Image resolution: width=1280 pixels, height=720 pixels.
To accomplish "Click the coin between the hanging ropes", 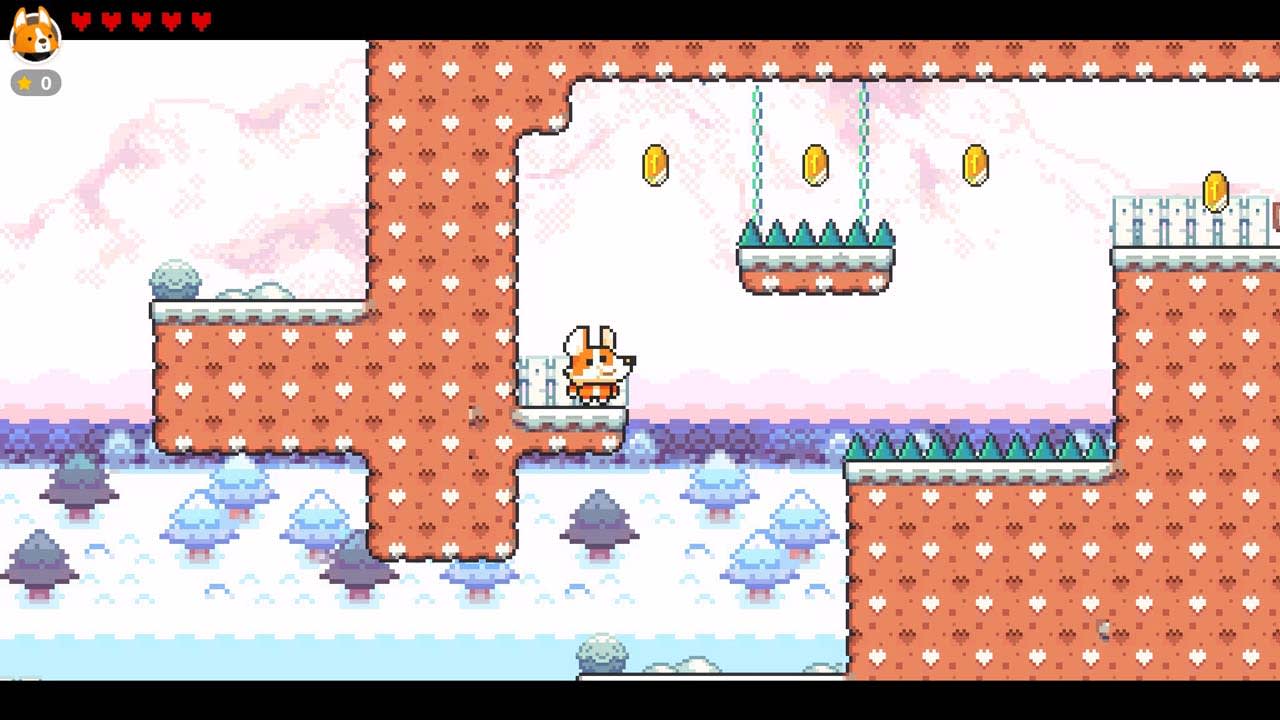I will coord(814,164).
